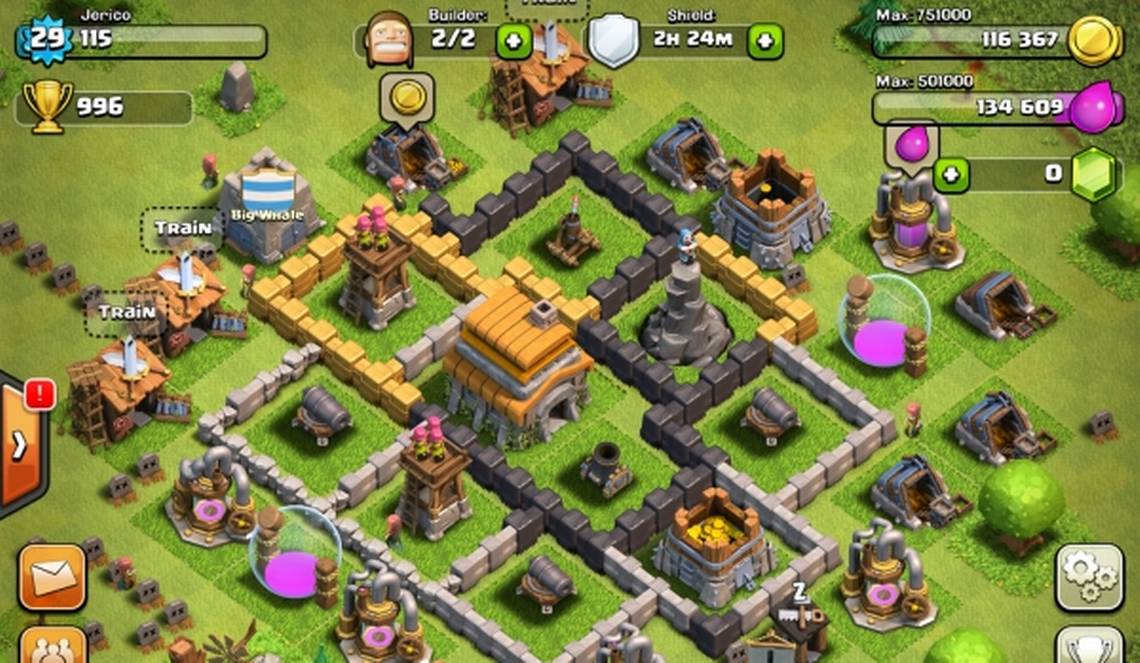Open the settings gear menu
Viewport: 1140px width, 663px height.
(x=1089, y=578)
